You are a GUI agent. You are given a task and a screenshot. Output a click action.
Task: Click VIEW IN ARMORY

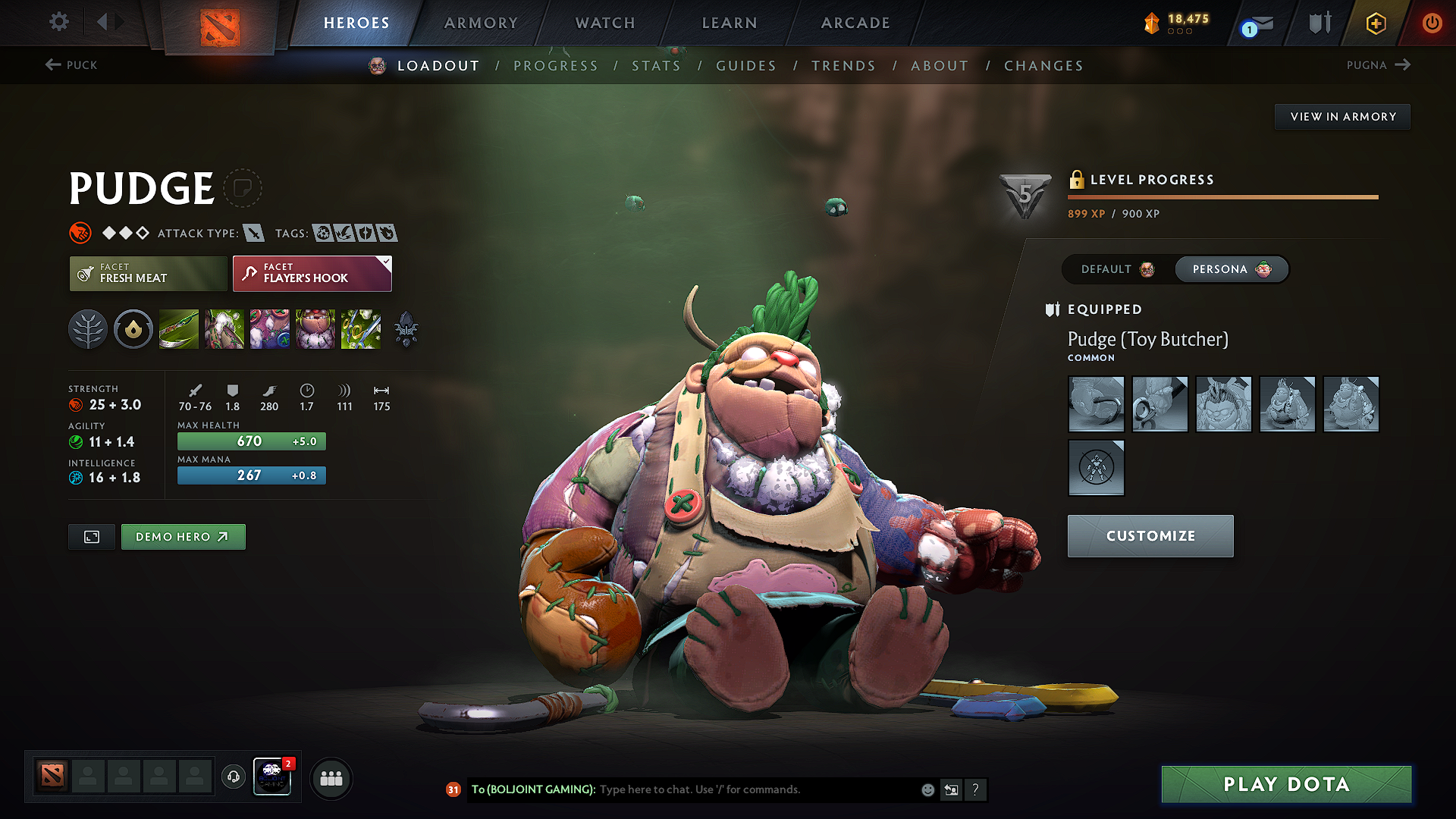pos(1342,116)
